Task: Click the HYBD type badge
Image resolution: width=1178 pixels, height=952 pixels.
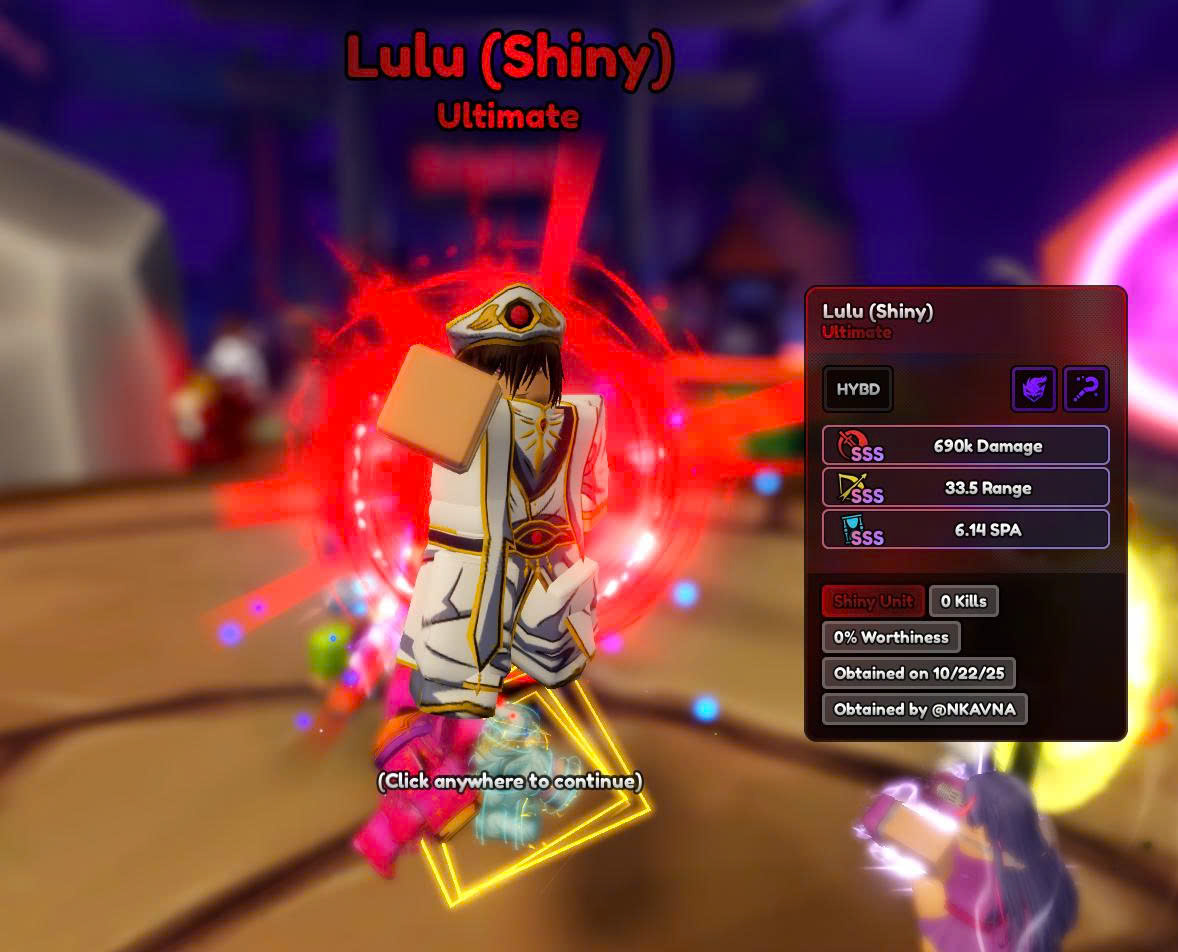Action: 858,389
